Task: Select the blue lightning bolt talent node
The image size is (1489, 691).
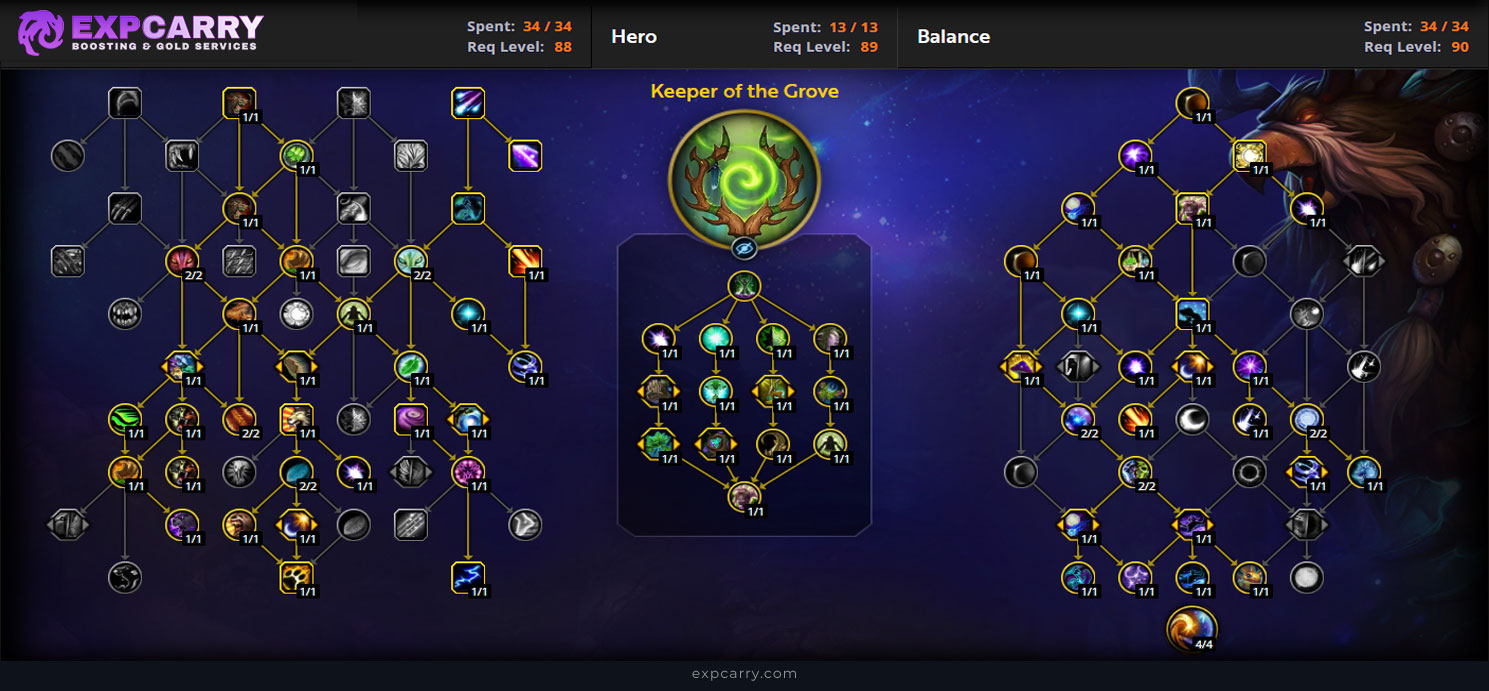Action: click(x=468, y=577)
